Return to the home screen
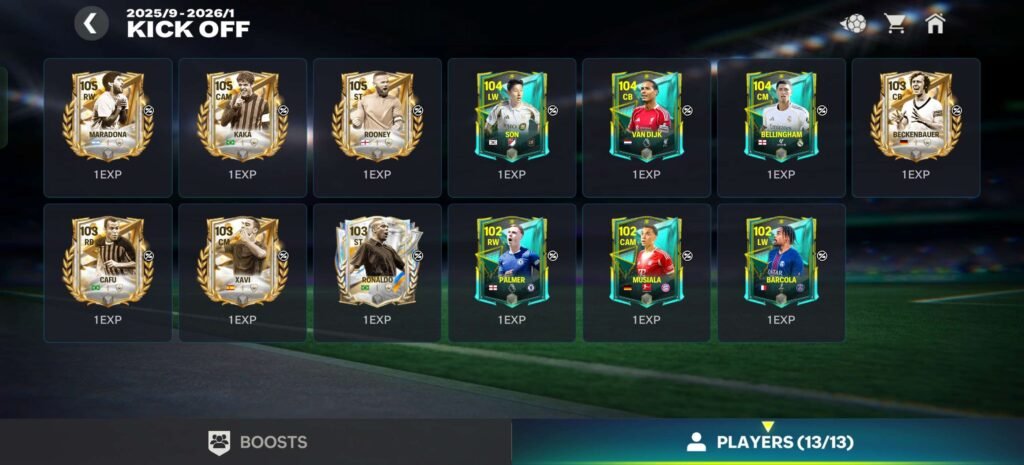1024x465 pixels. click(x=935, y=23)
